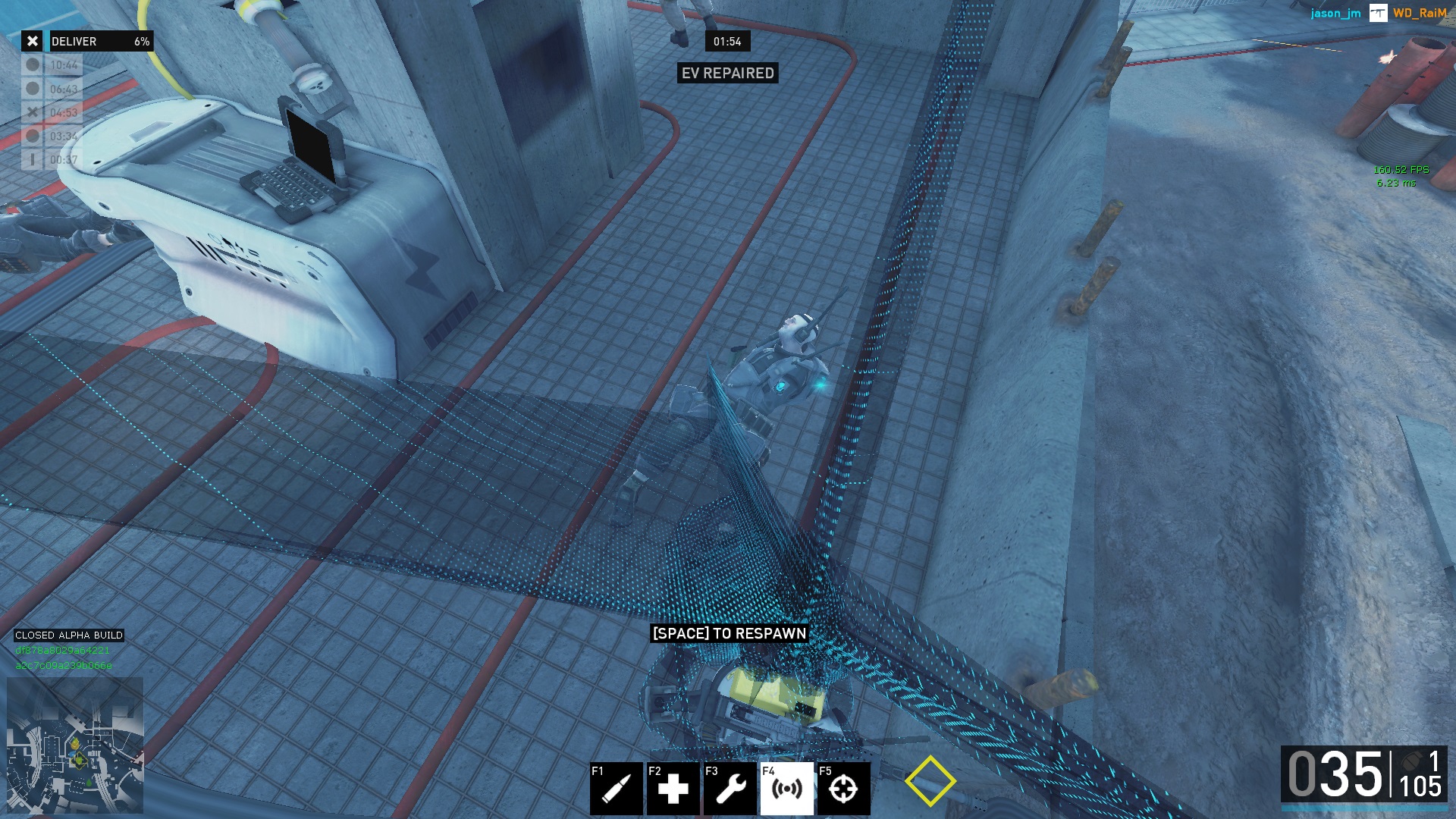This screenshot has height=819, width=1456.
Task: Pick the F3 wrench engineer slot
Action: 730,789
